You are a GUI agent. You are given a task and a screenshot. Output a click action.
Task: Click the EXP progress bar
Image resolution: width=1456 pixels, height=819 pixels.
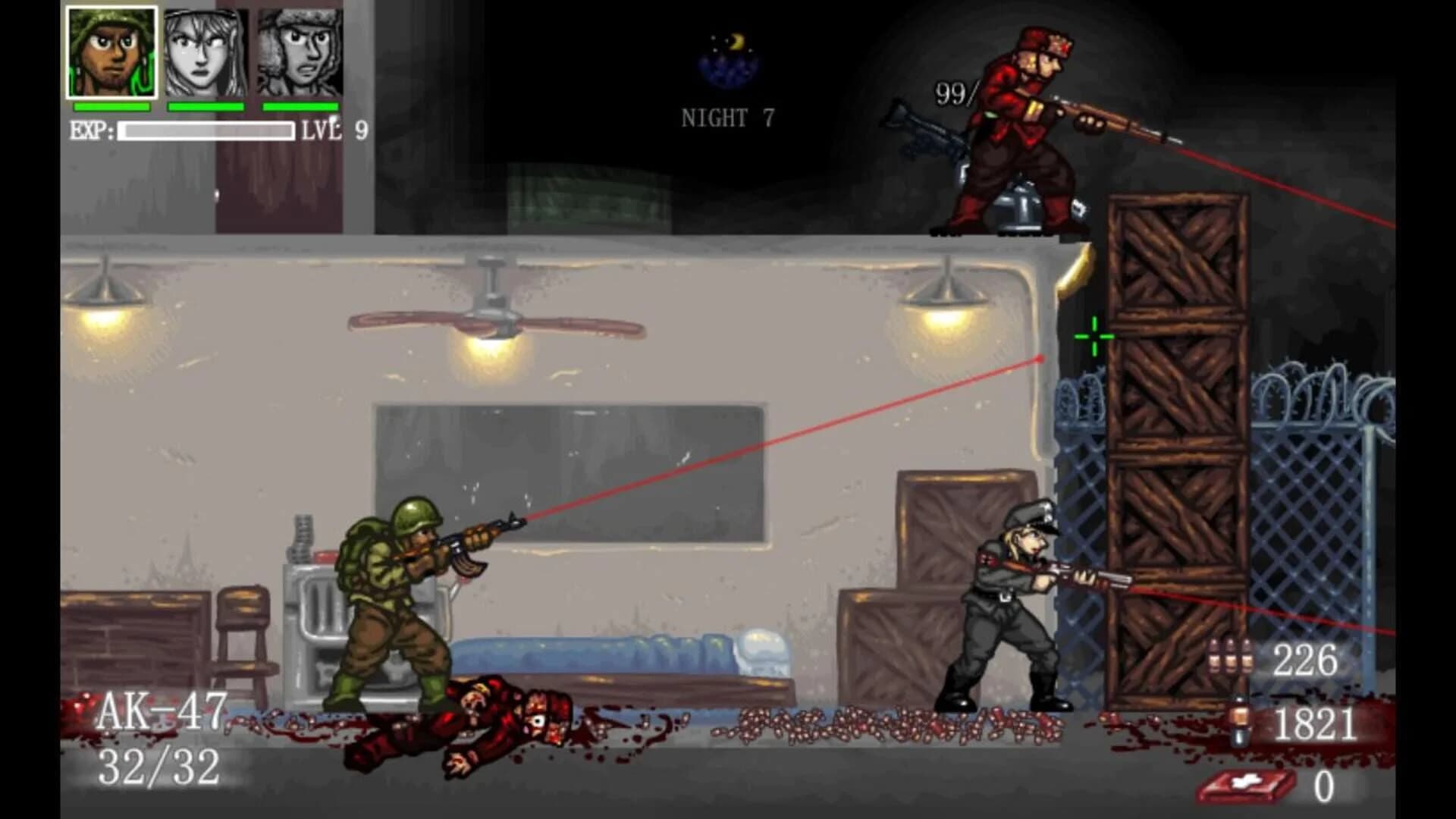(x=209, y=133)
